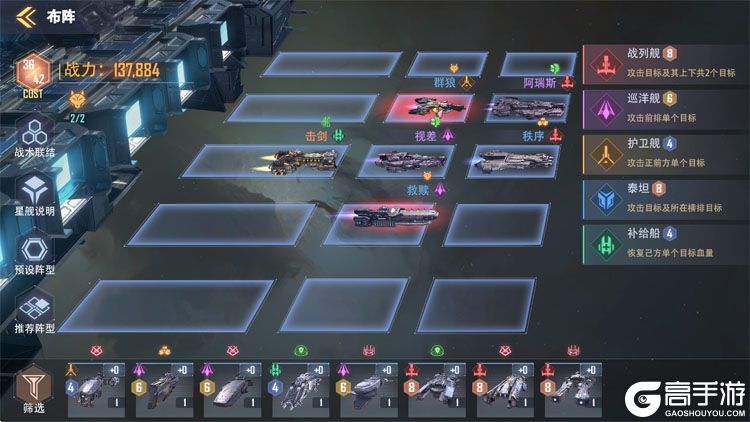The width and height of the screenshot is (750, 422).
Task: Click the orange wolf emblem showing 2/2
Action: click(78, 101)
